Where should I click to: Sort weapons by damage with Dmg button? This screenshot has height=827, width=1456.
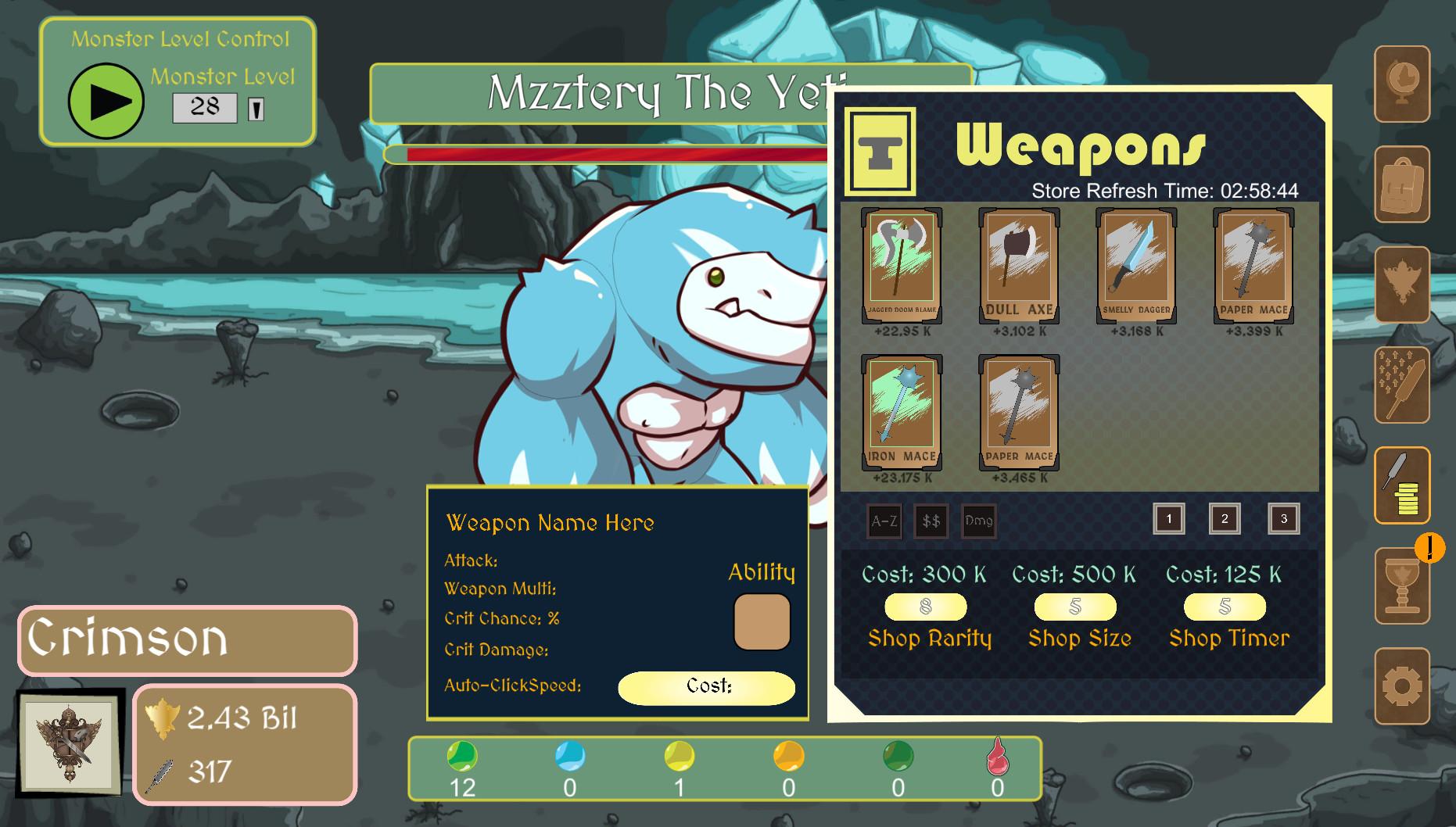pyautogui.click(x=978, y=521)
